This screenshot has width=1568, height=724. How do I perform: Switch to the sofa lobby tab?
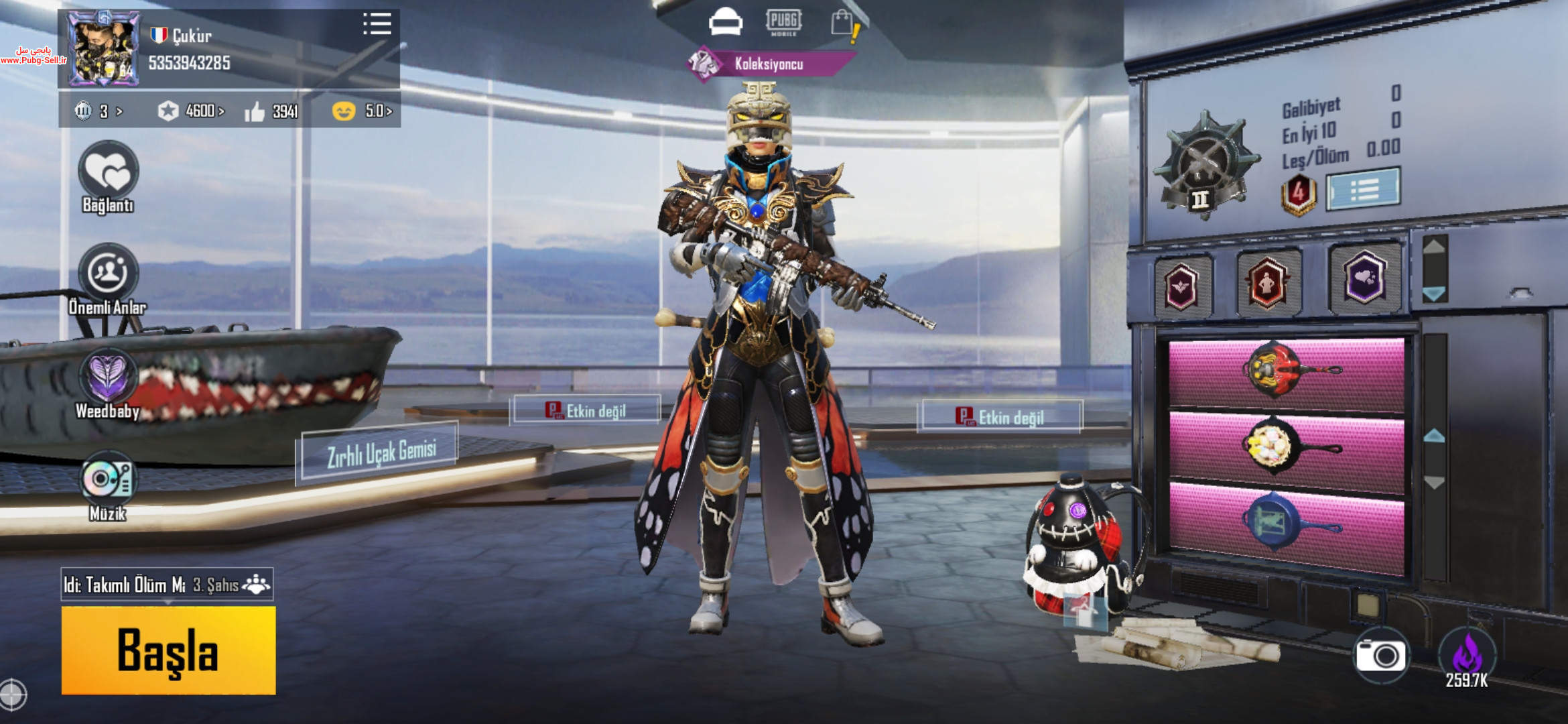pos(725,22)
